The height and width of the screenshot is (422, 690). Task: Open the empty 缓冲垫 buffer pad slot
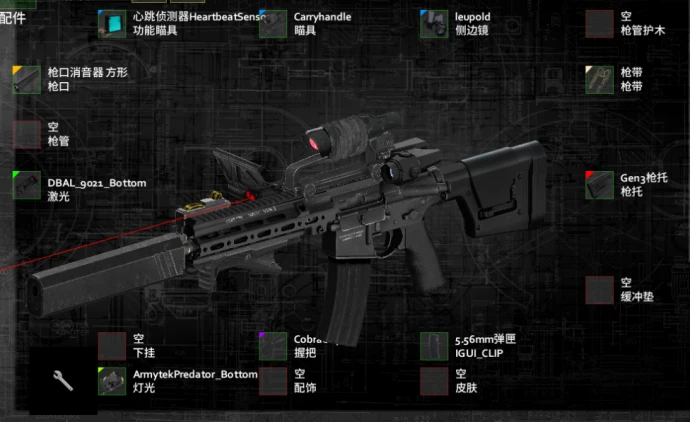599,290
